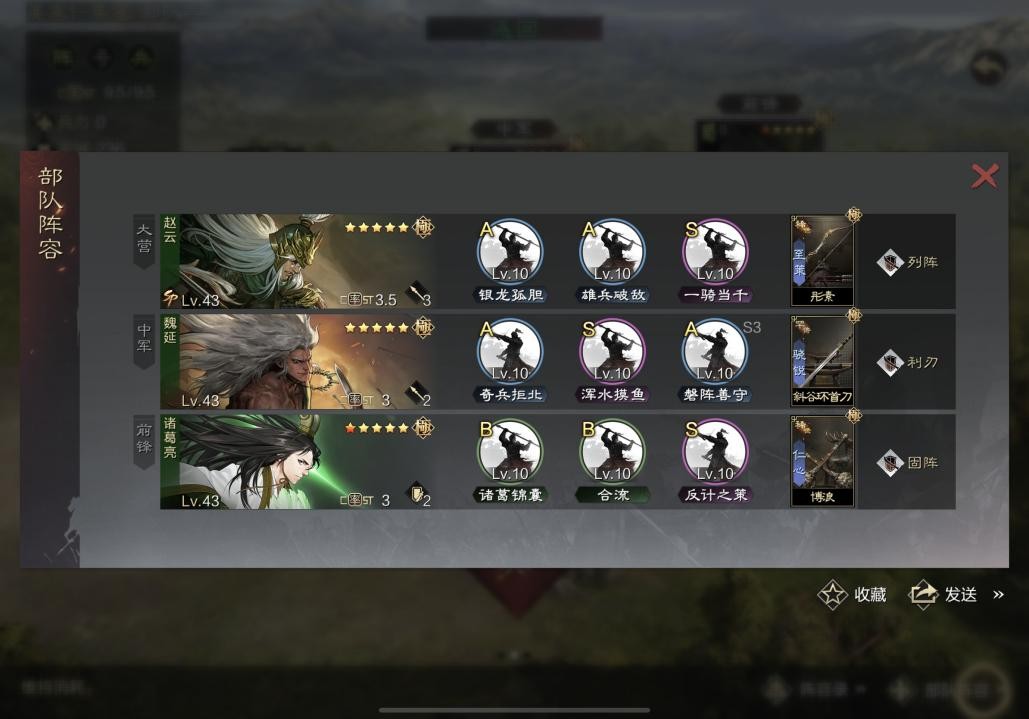1029x719 pixels.
Task: Close the 部队阵容 panel with the red X
Action: click(x=984, y=177)
